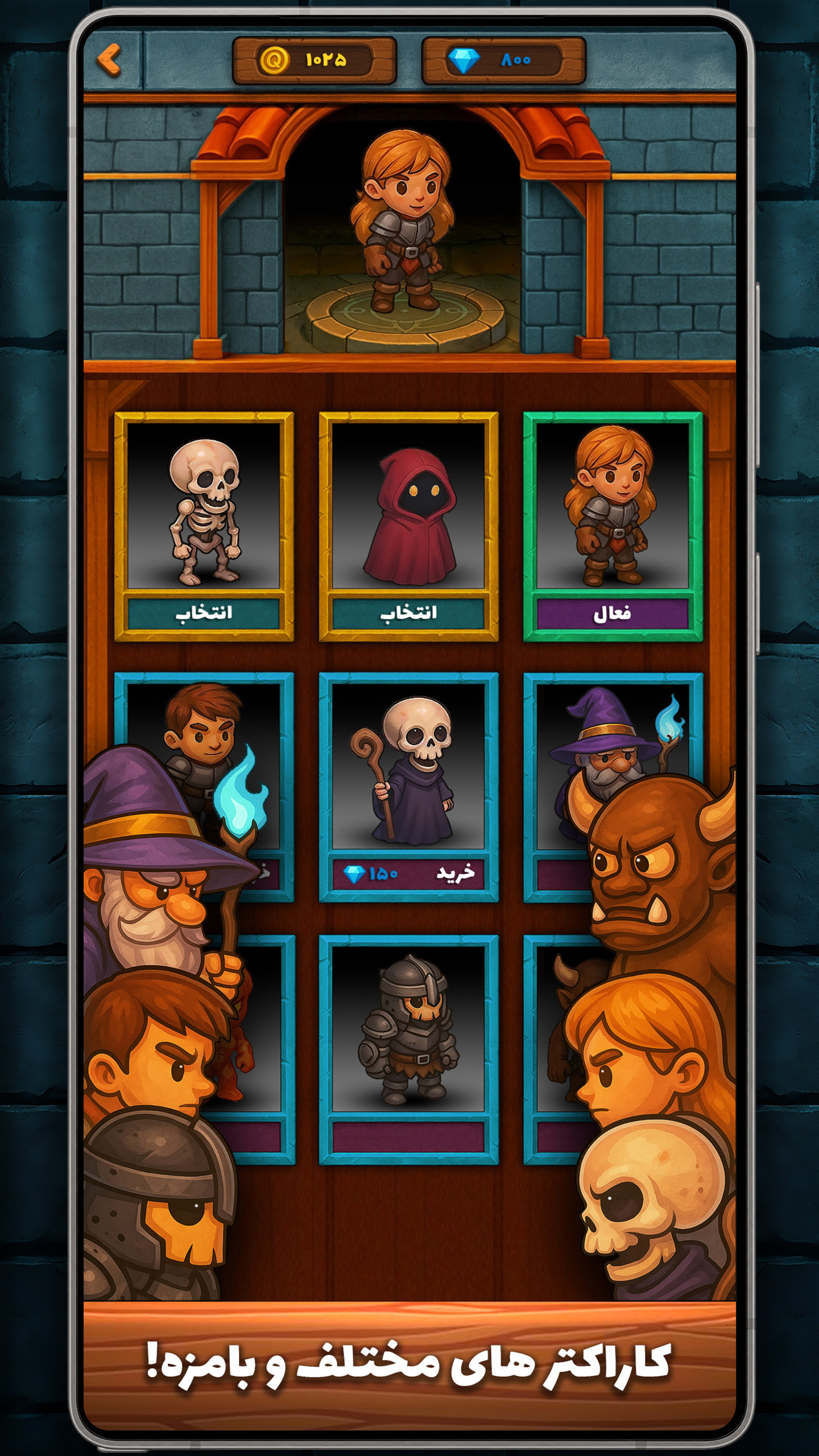The width and height of the screenshot is (819, 1456).
Task: Select the skeleton character's انتخاب button
Action: [x=204, y=613]
